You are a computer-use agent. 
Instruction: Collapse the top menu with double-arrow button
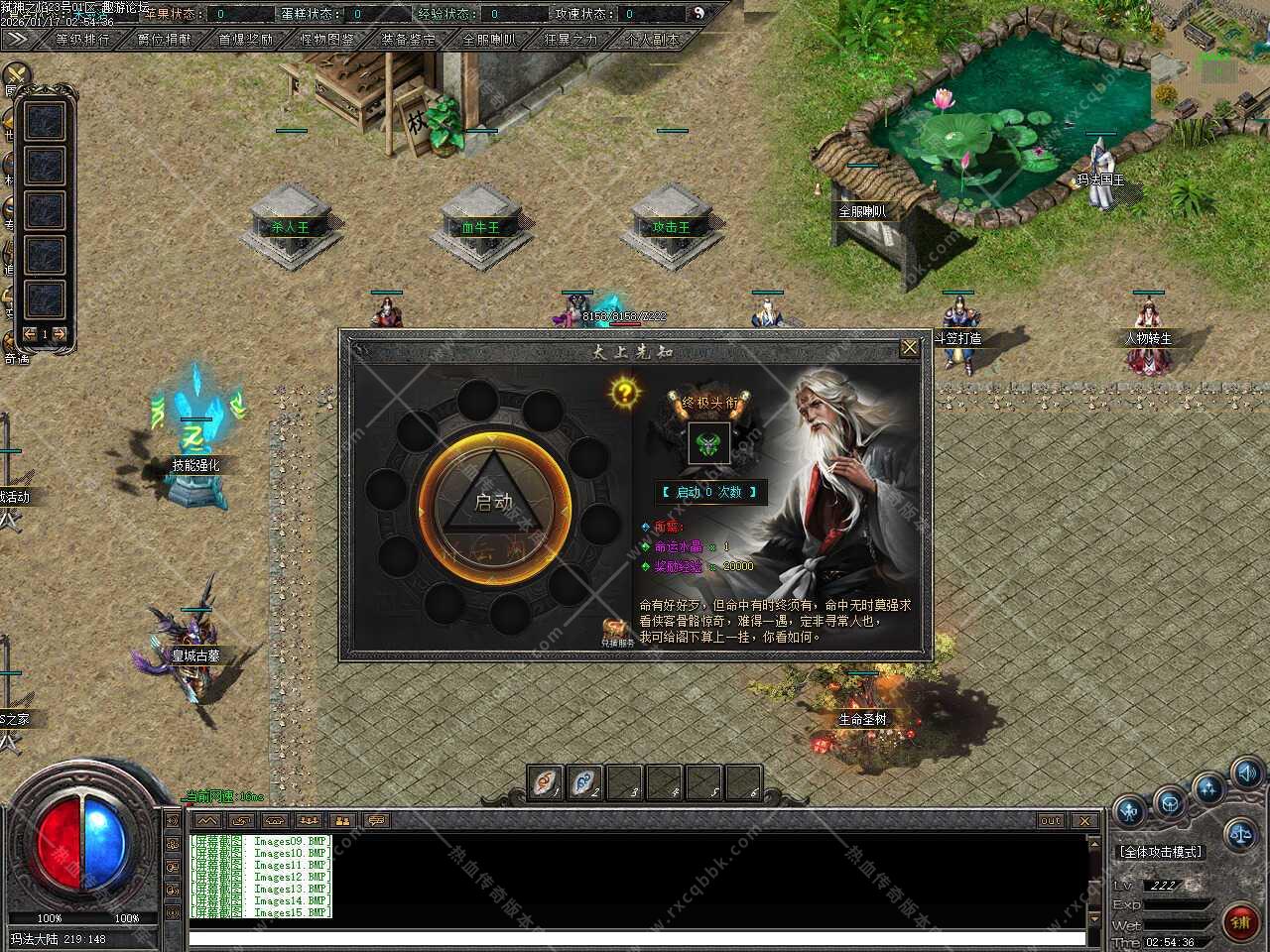coord(16,40)
